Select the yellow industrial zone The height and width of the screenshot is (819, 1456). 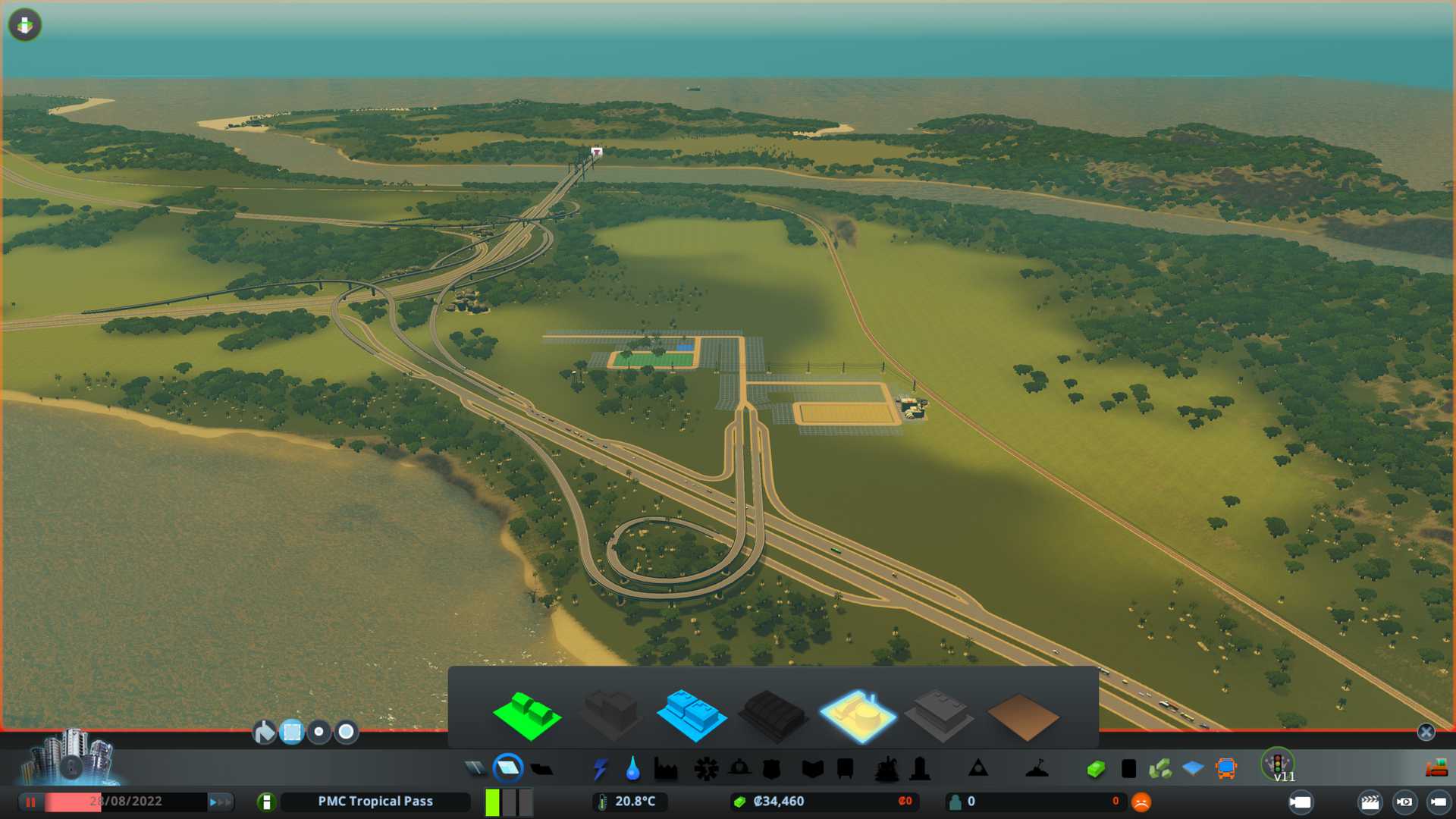point(857,716)
